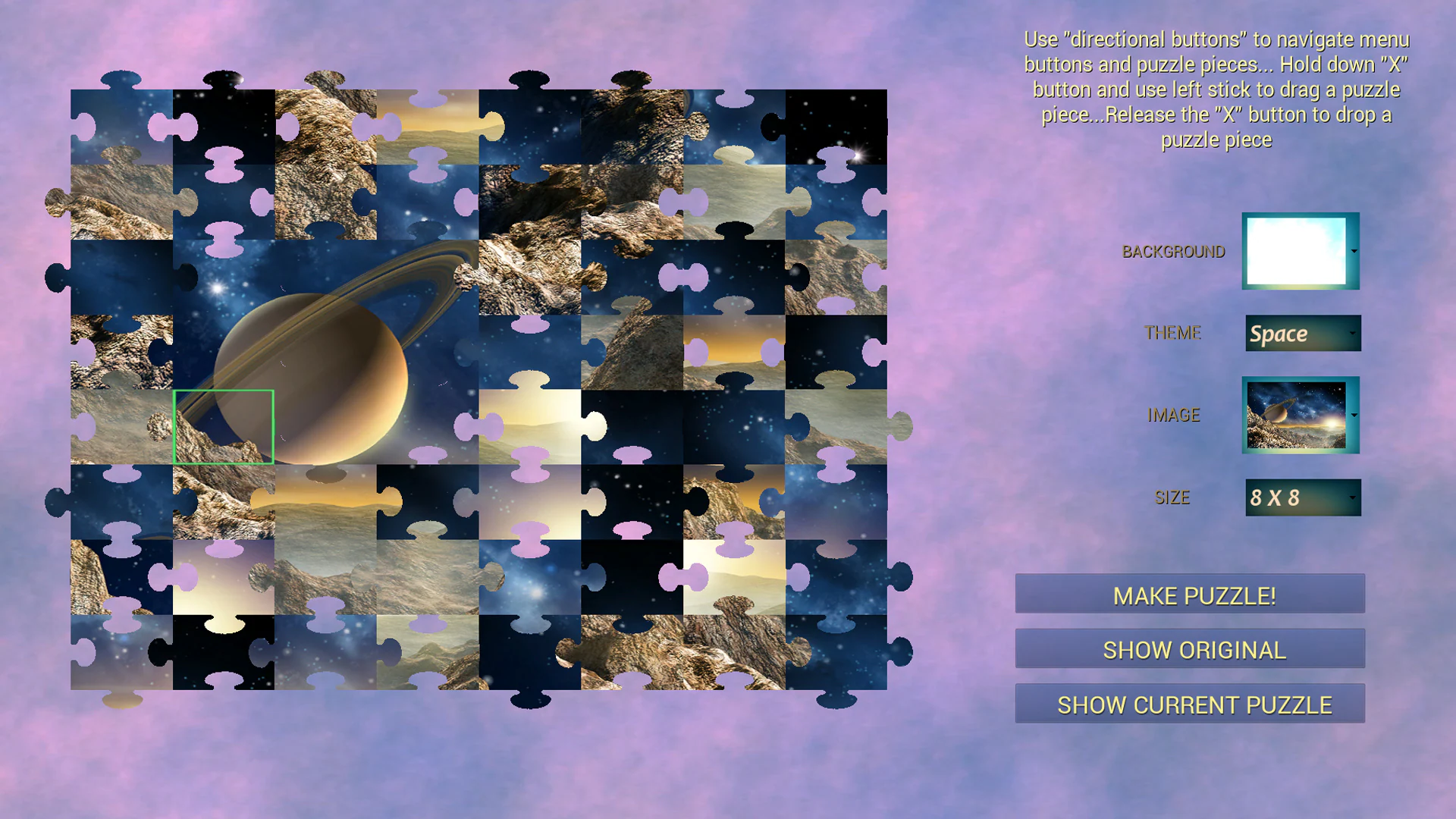This screenshot has height=819, width=1456.
Task: Select the BACKGROUND text label
Action: point(1173,251)
